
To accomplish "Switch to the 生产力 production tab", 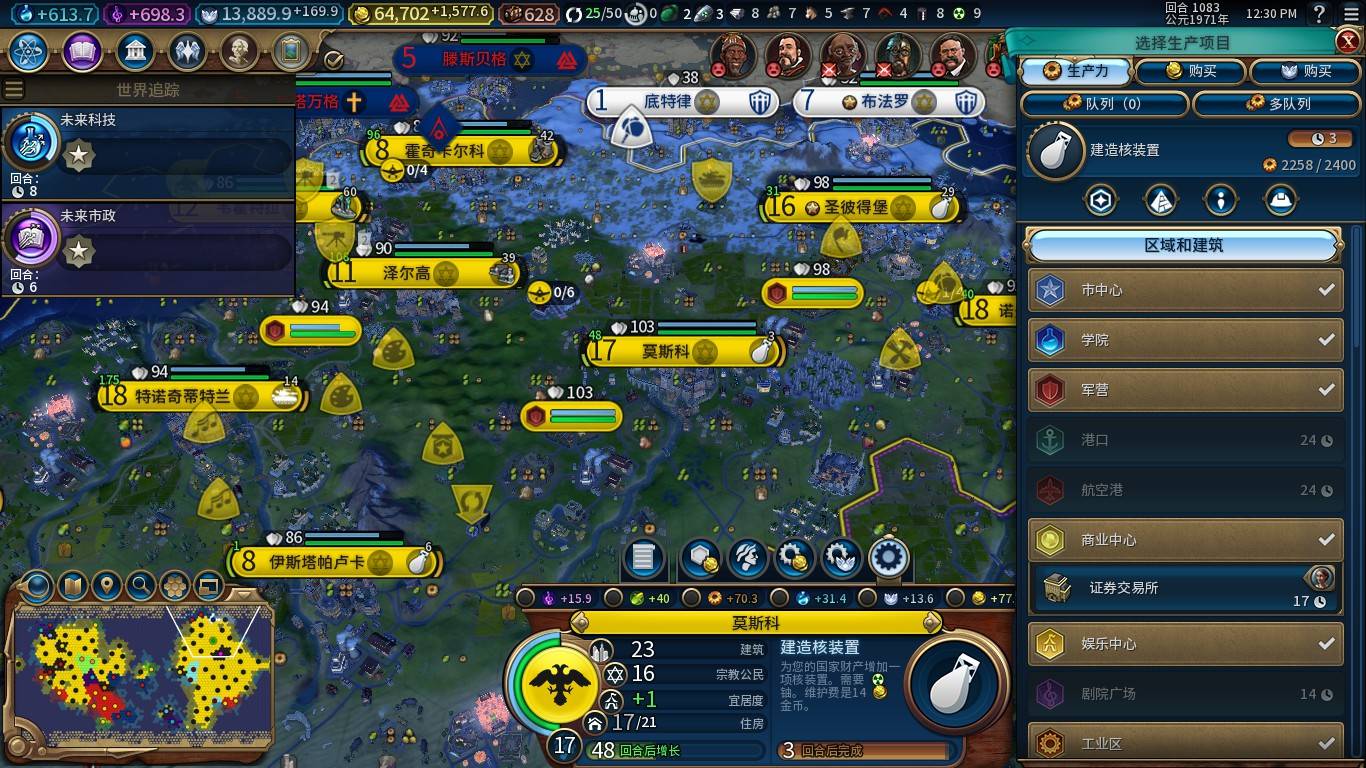I will 1076,71.
